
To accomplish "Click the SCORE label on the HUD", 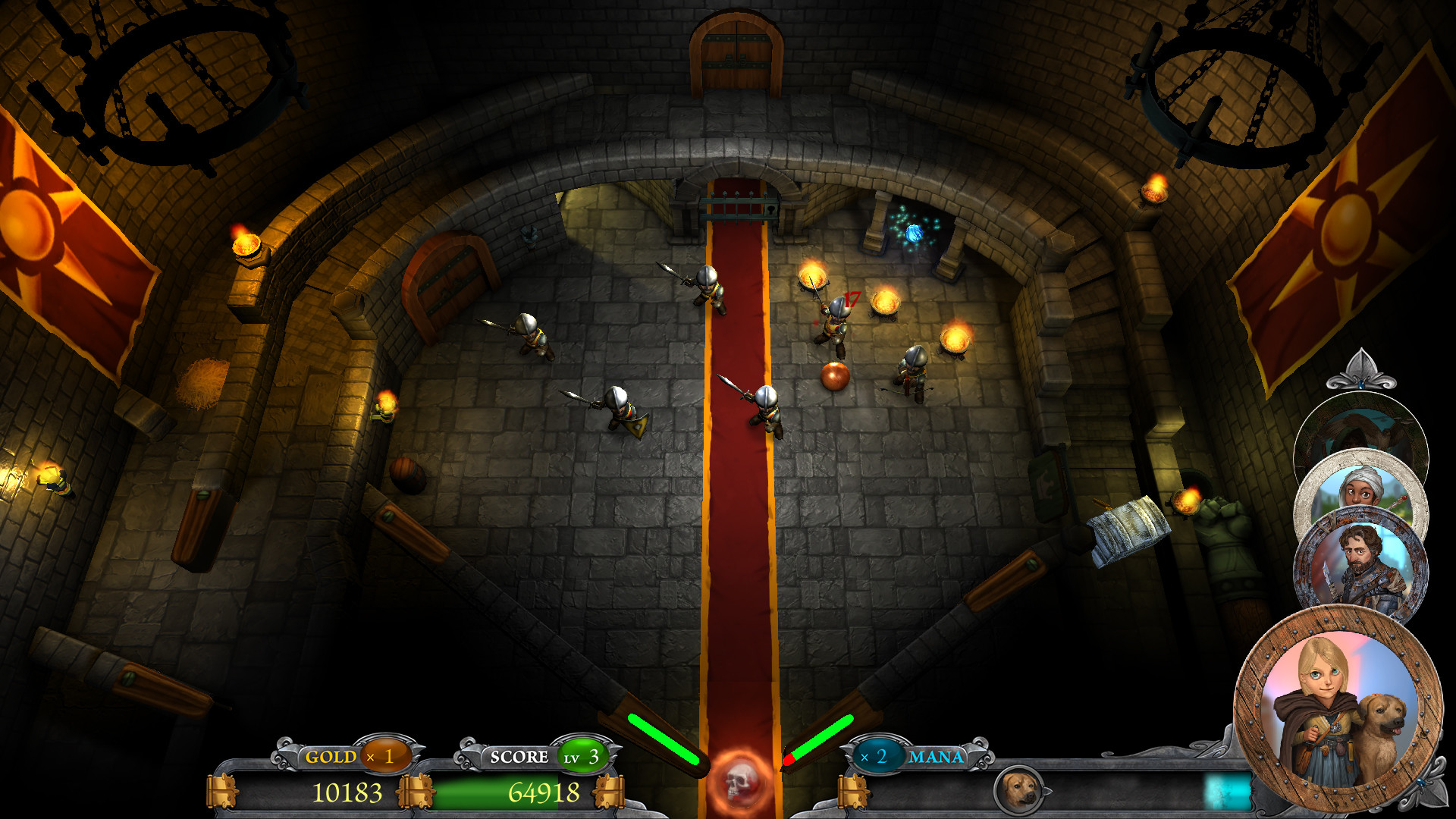I will click(x=520, y=756).
